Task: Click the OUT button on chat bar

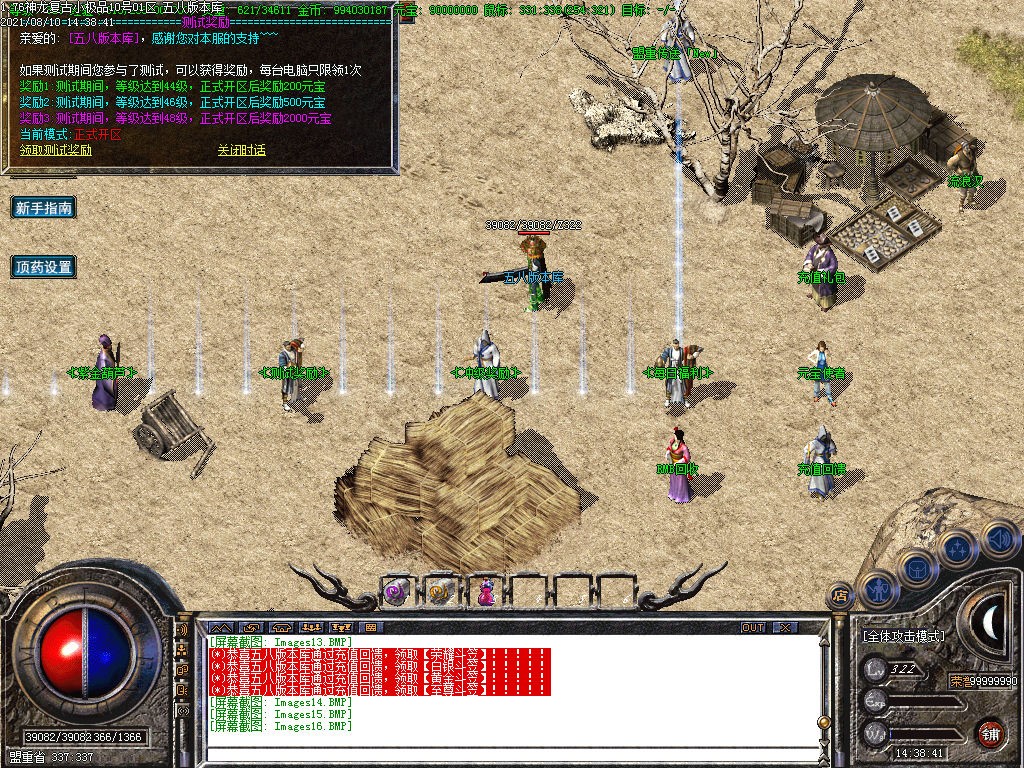Action: click(x=753, y=627)
